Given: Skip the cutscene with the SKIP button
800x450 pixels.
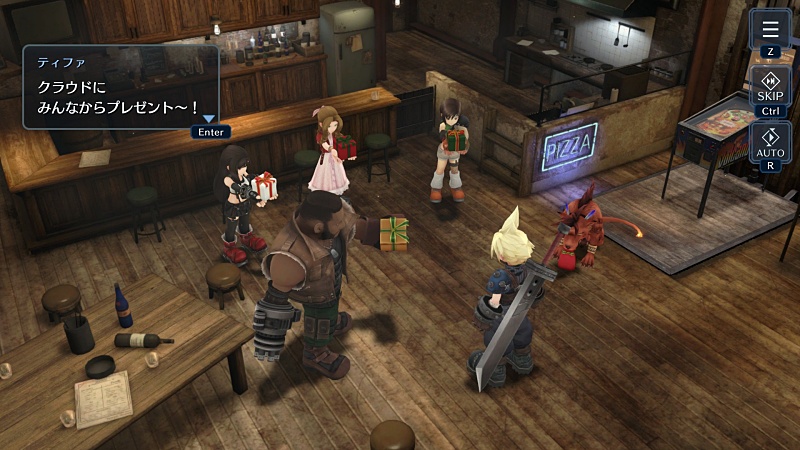Looking at the screenshot, I should (x=770, y=86).
